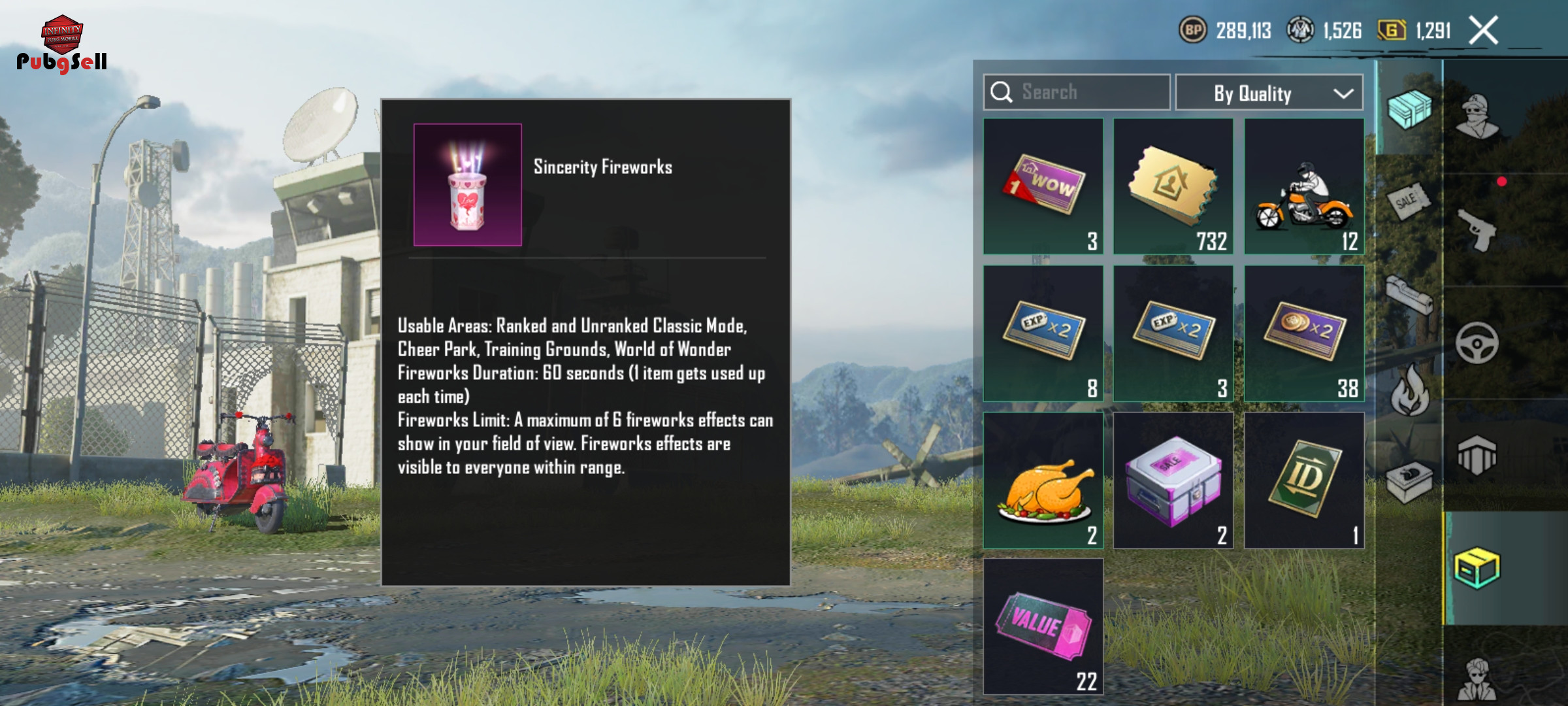
Task: Select the WOW card item slot
Action: pyautogui.click(x=1043, y=186)
